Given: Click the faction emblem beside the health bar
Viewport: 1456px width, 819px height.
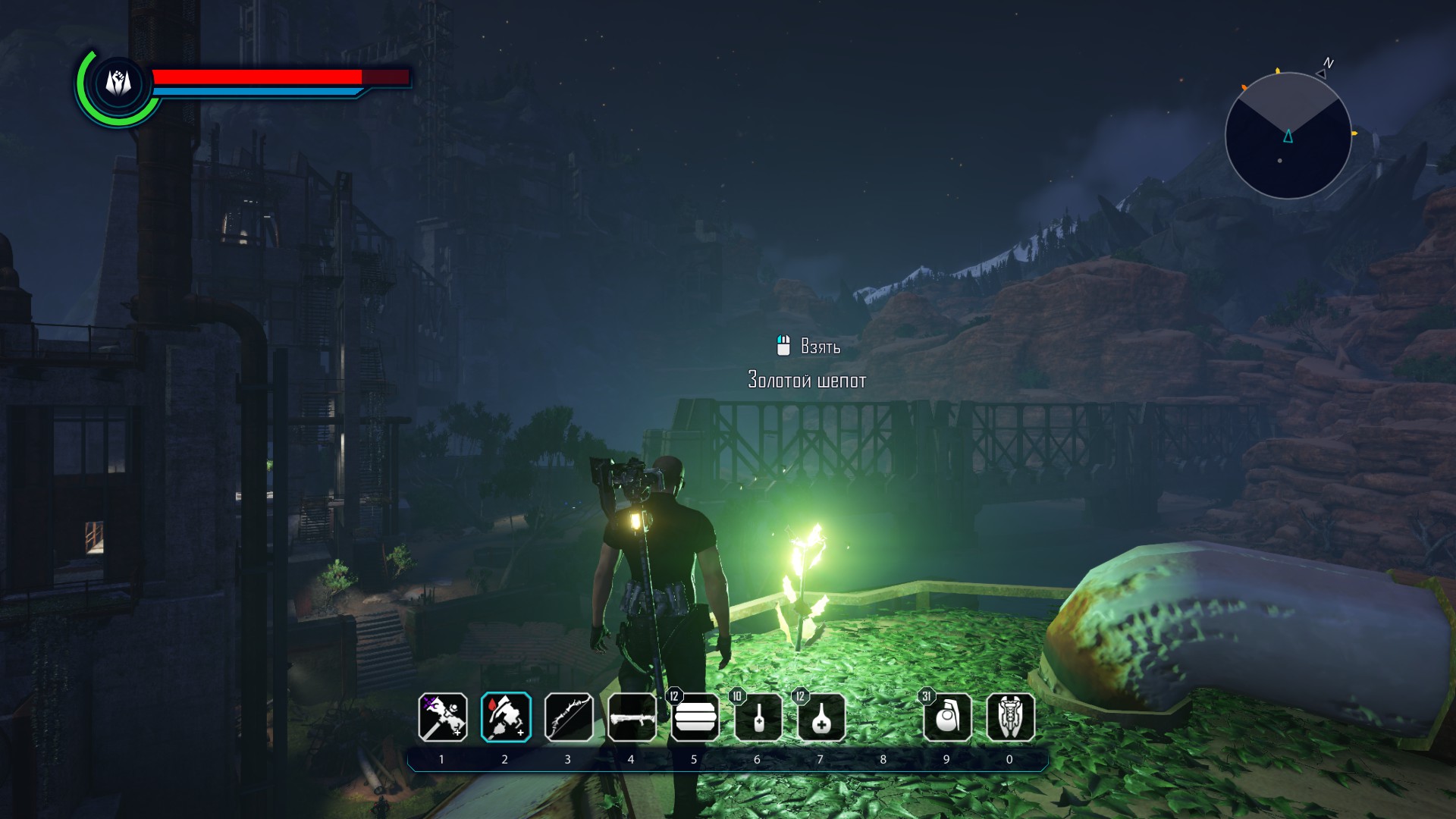Looking at the screenshot, I should click(x=118, y=83).
